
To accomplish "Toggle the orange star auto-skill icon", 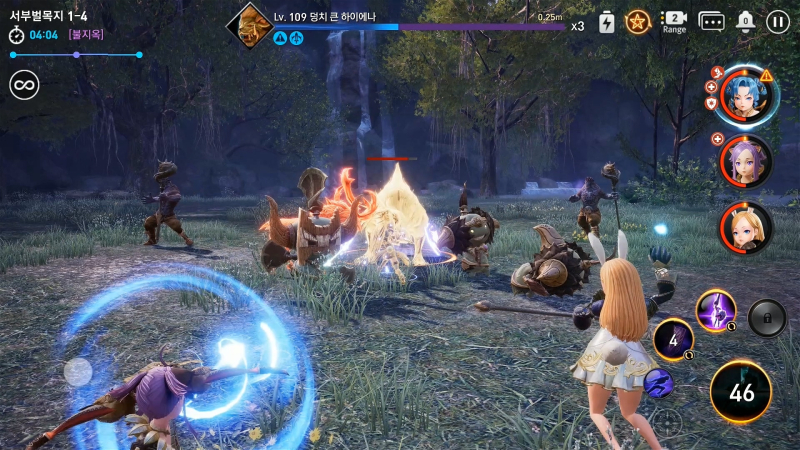I will (638, 21).
